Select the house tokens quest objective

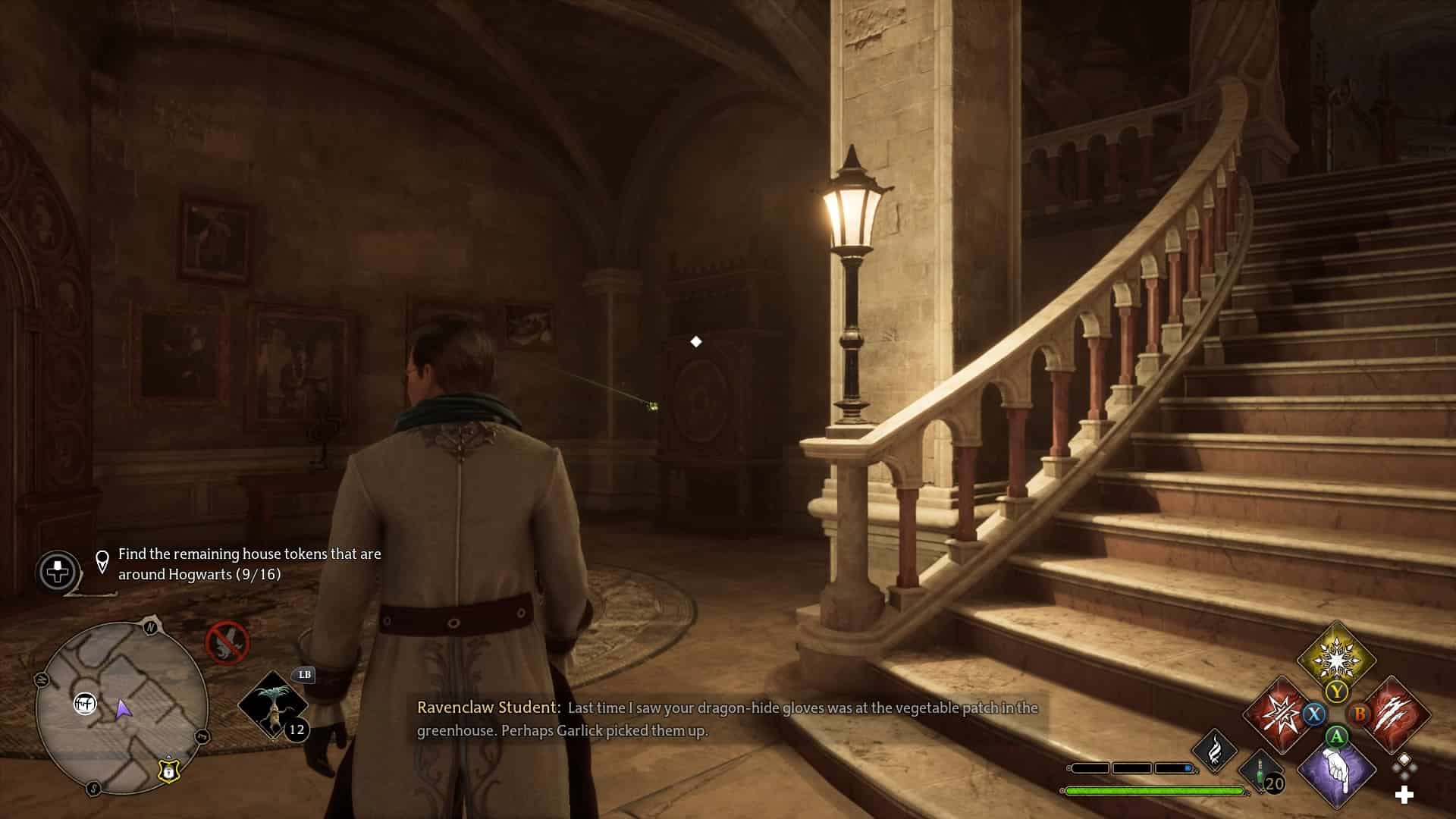click(x=249, y=564)
